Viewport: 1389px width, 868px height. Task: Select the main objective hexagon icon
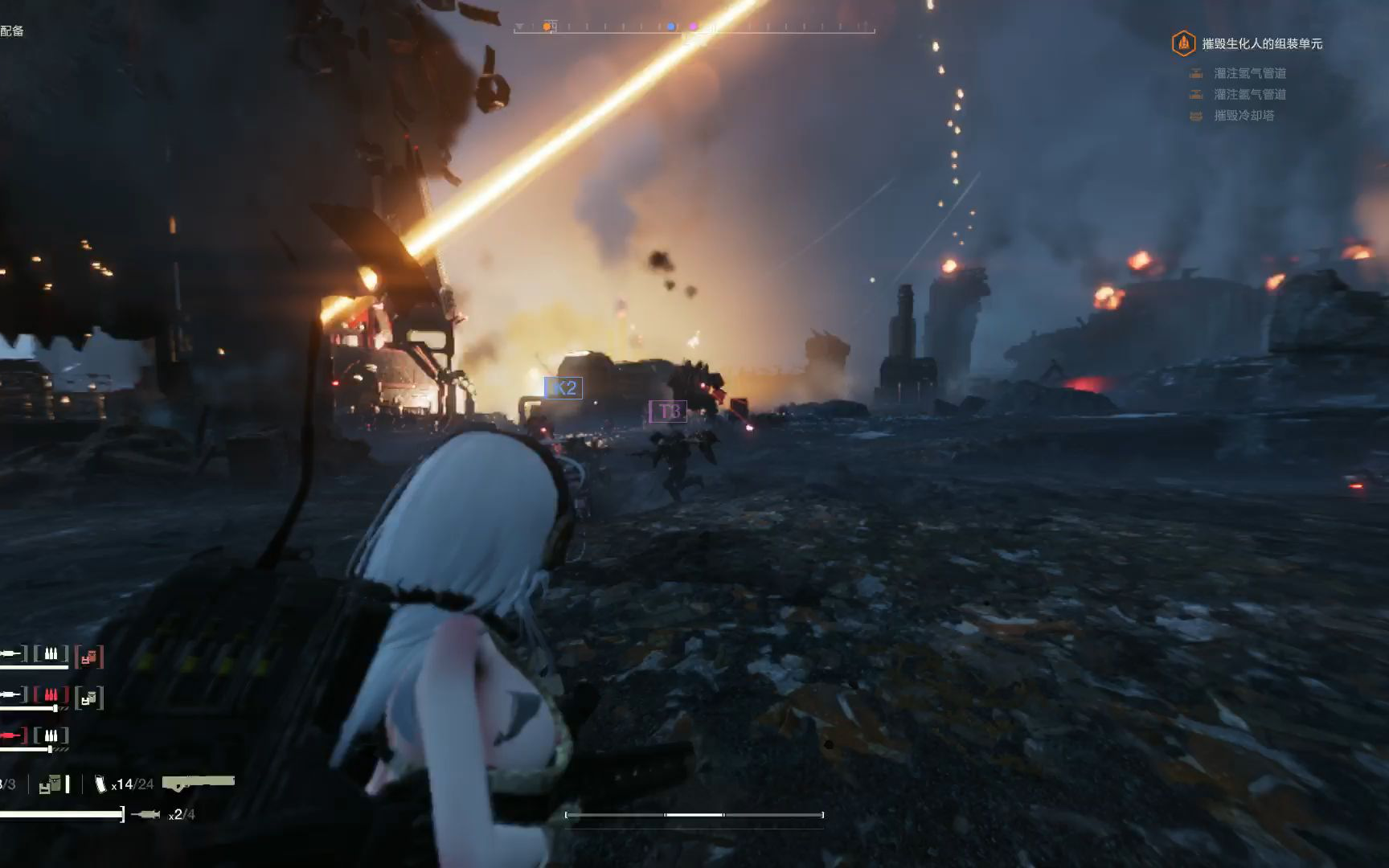click(1183, 43)
